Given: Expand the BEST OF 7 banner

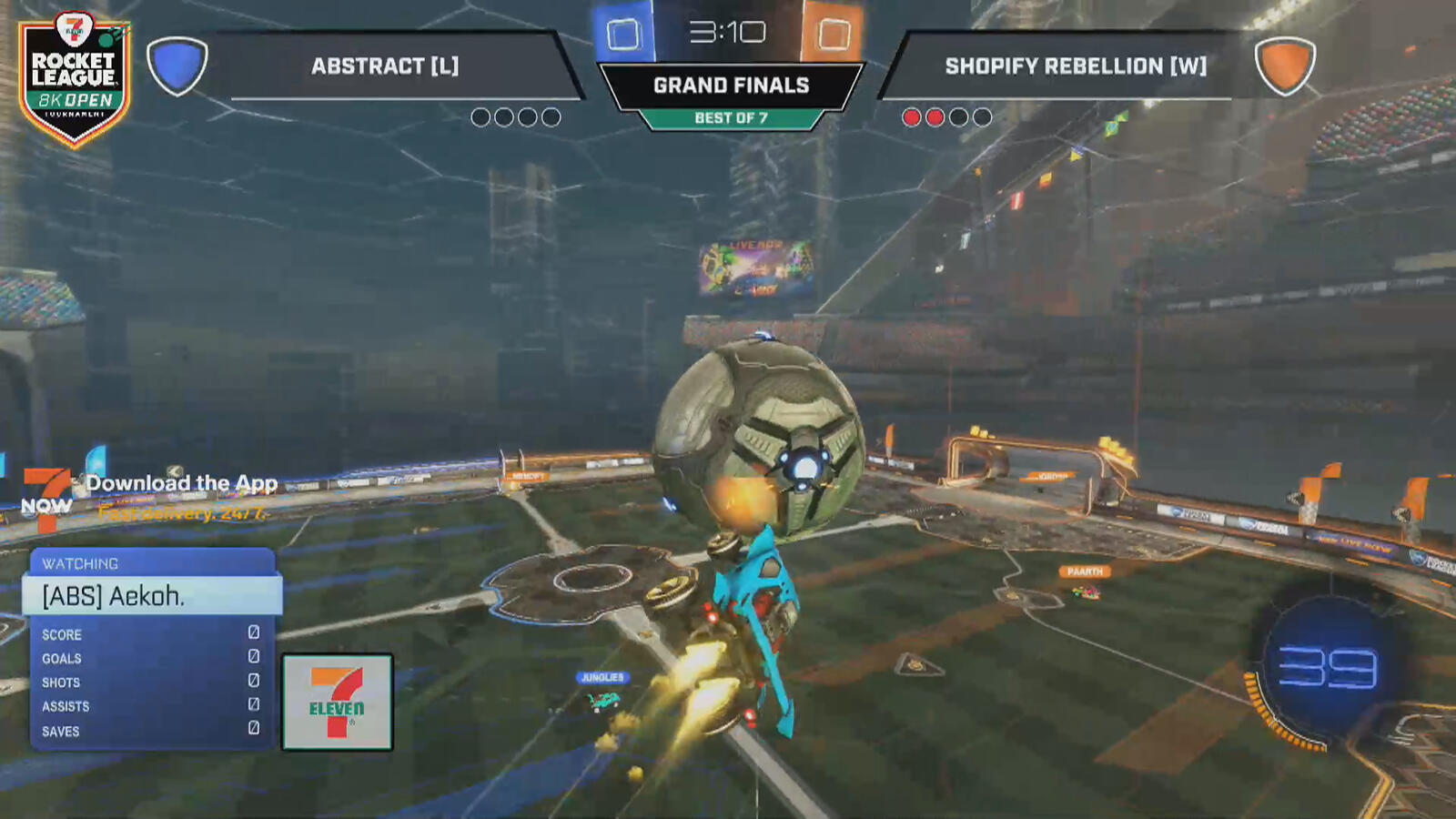Looking at the screenshot, I should pos(730,115).
